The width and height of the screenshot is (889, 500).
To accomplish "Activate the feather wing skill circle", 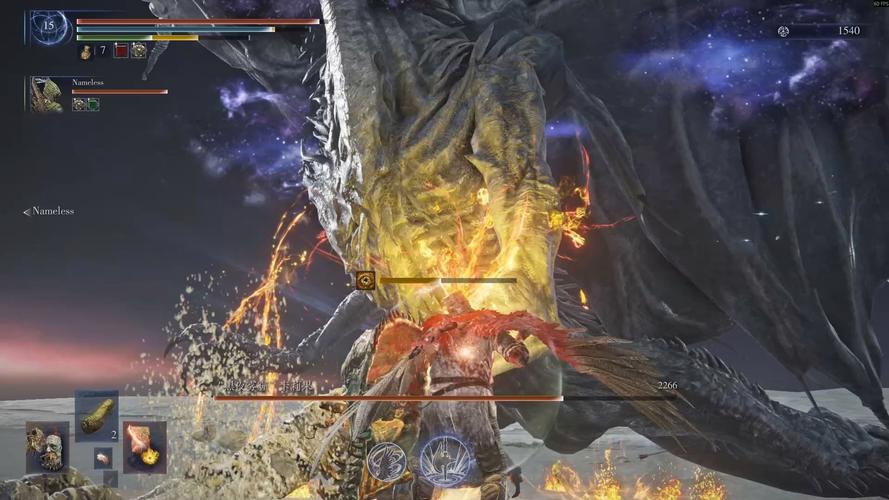I will [x=386, y=460].
